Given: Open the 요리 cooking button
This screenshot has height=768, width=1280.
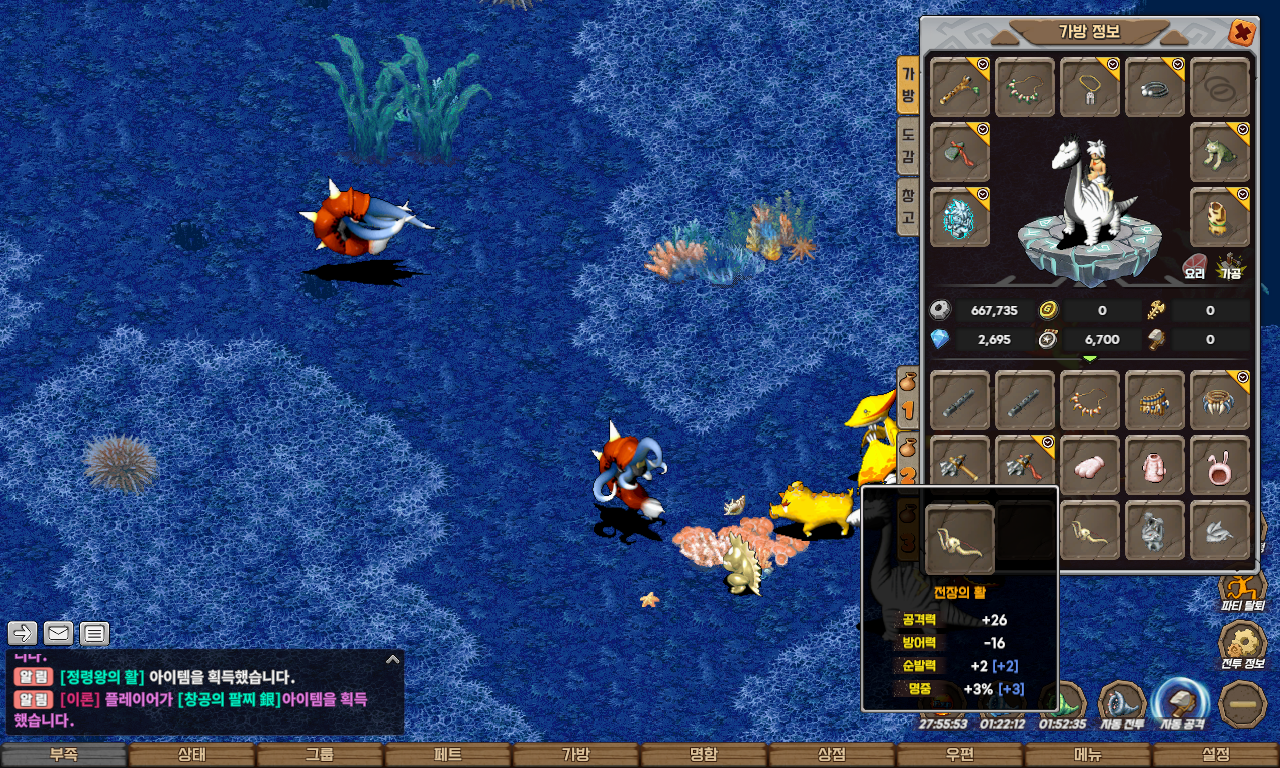Looking at the screenshot, I should [x=1195, y=266].
